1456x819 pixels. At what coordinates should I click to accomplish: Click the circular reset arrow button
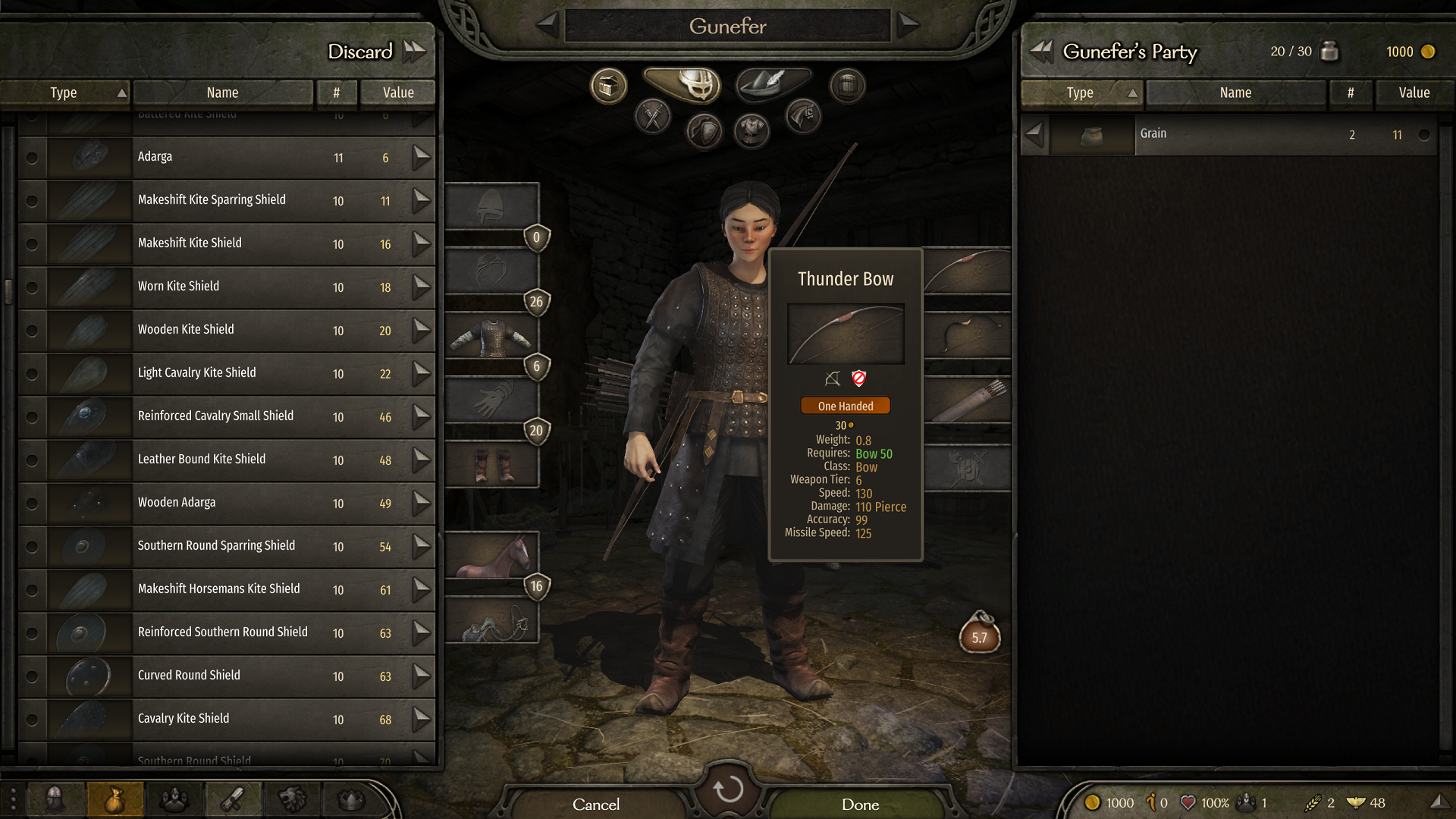coord(728,789)
